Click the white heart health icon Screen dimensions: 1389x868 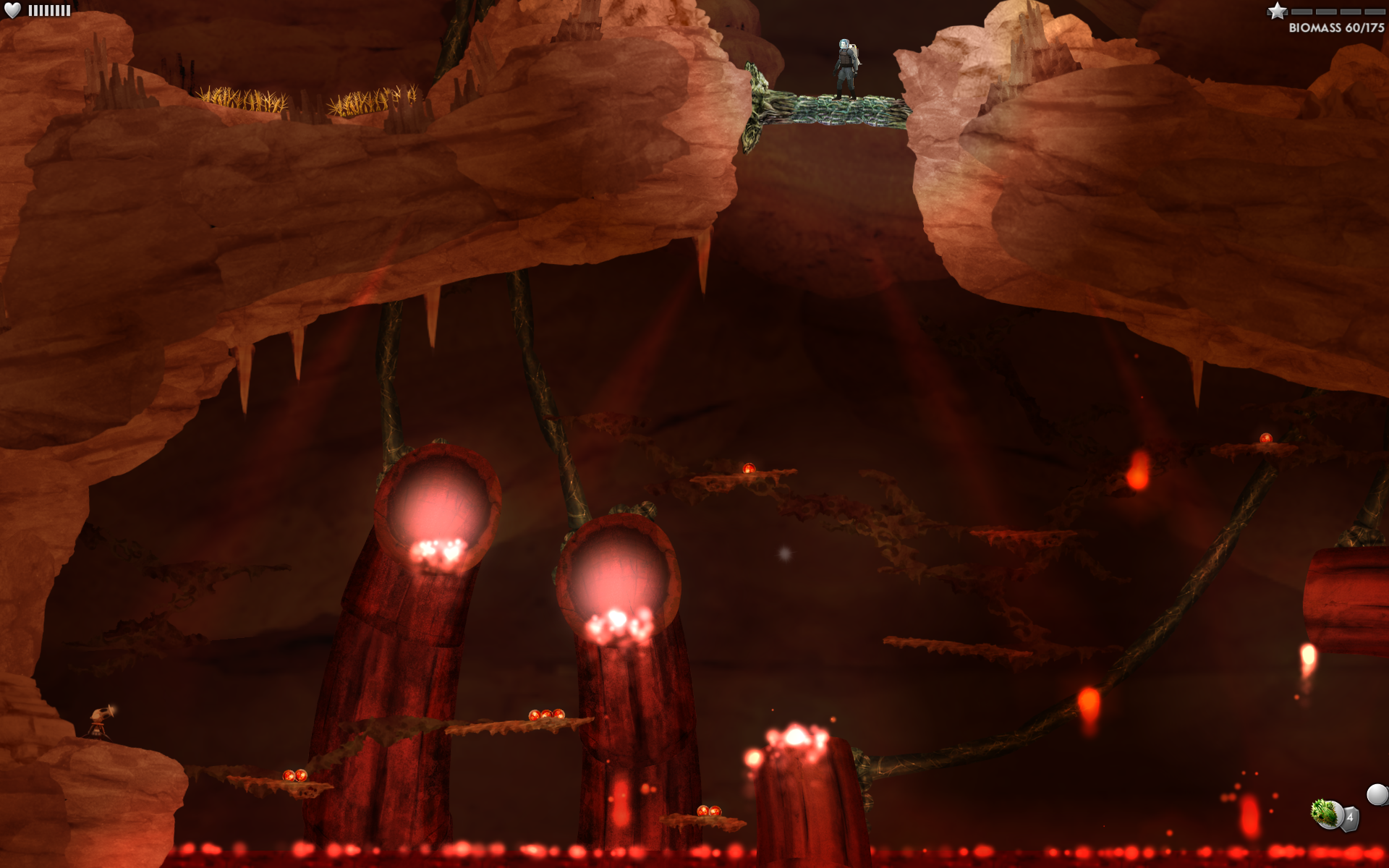pyautogui.click(x=12, y=10)
